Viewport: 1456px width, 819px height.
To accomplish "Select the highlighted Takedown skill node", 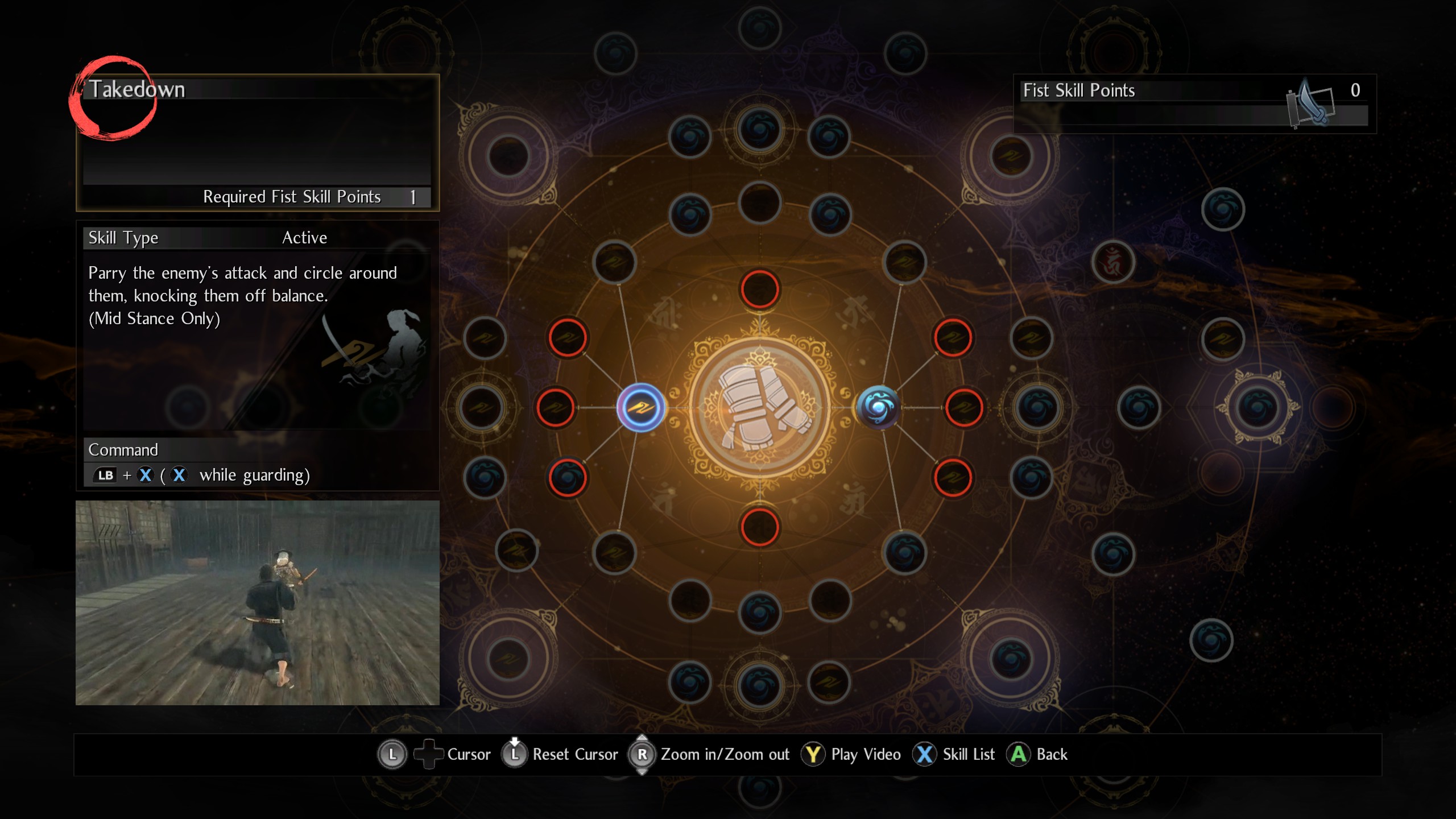I will pyautogui.click(x=641, y=407).
